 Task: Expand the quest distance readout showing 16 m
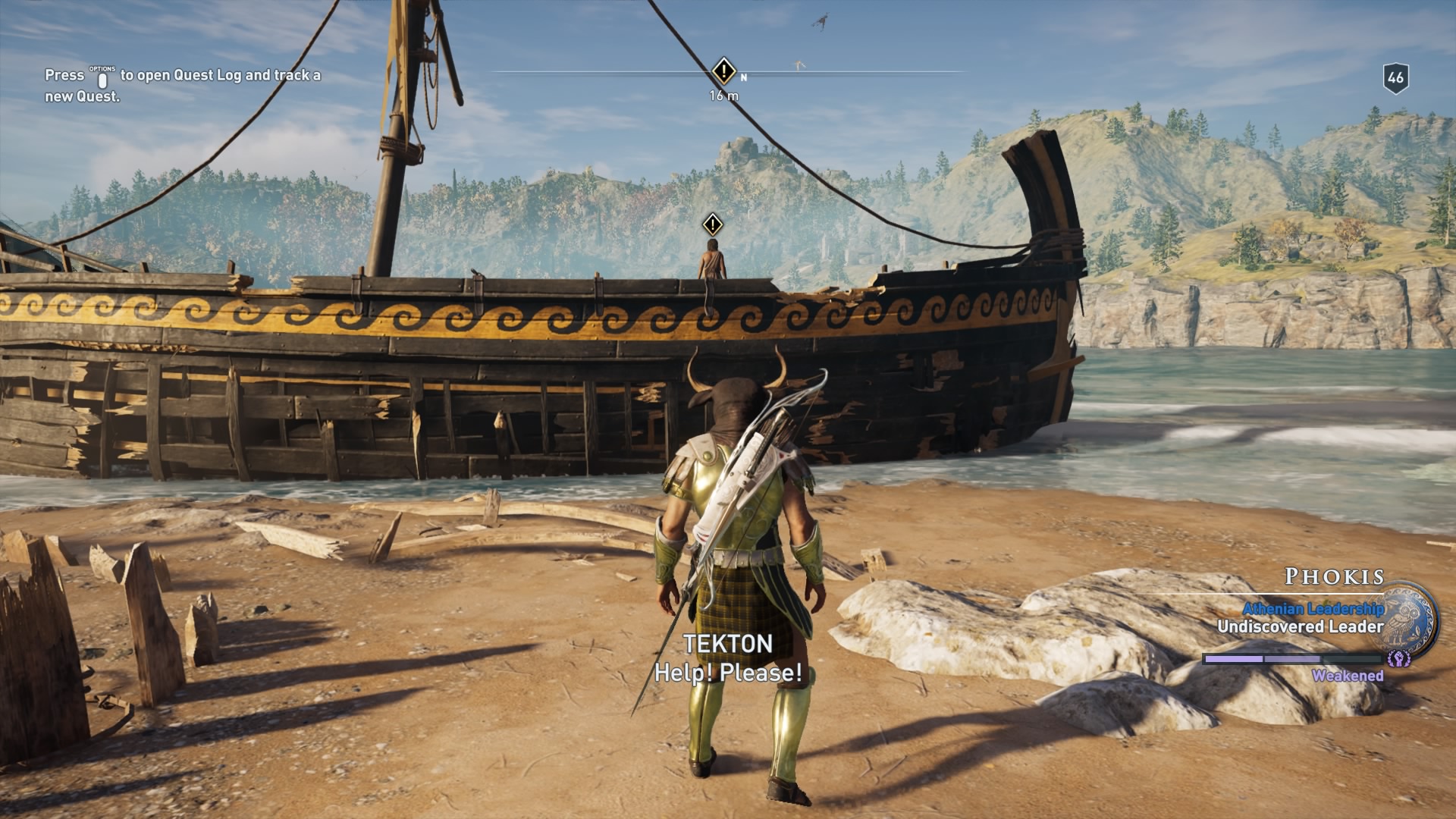721,96
